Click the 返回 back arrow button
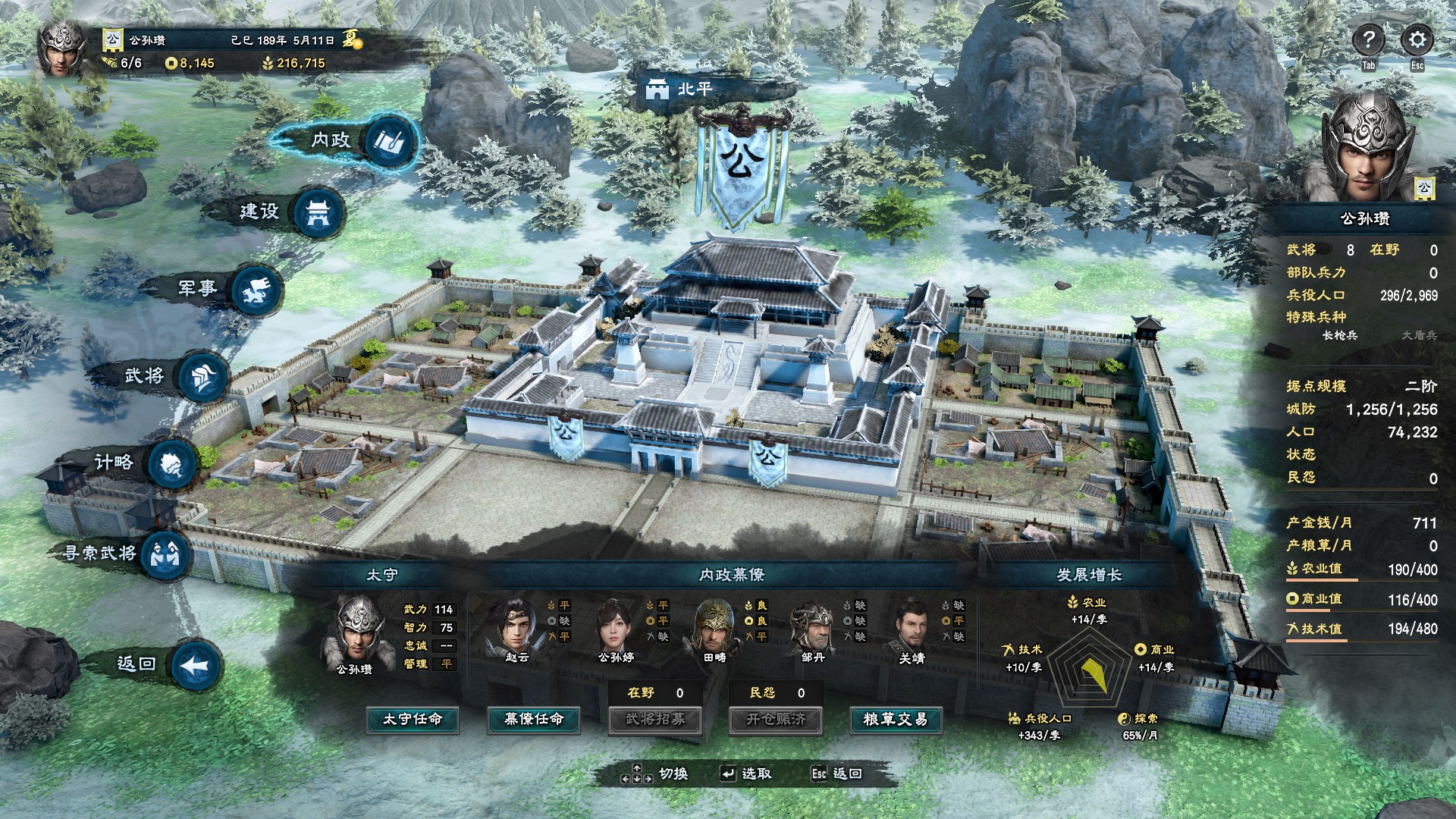The width and height of the screenshot is (1456, 819). pos(195,666)
